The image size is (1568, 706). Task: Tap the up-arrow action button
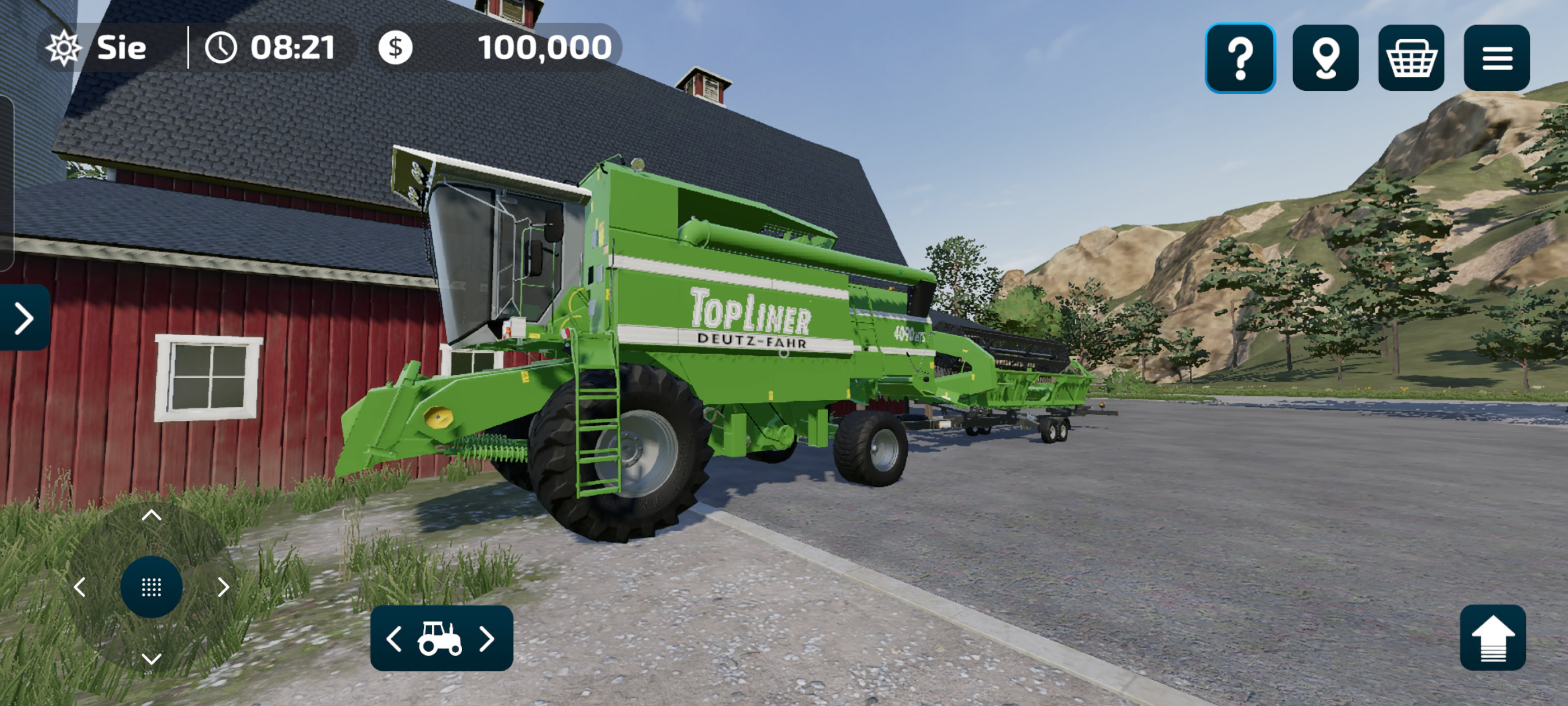click(x=1492, y=638)
